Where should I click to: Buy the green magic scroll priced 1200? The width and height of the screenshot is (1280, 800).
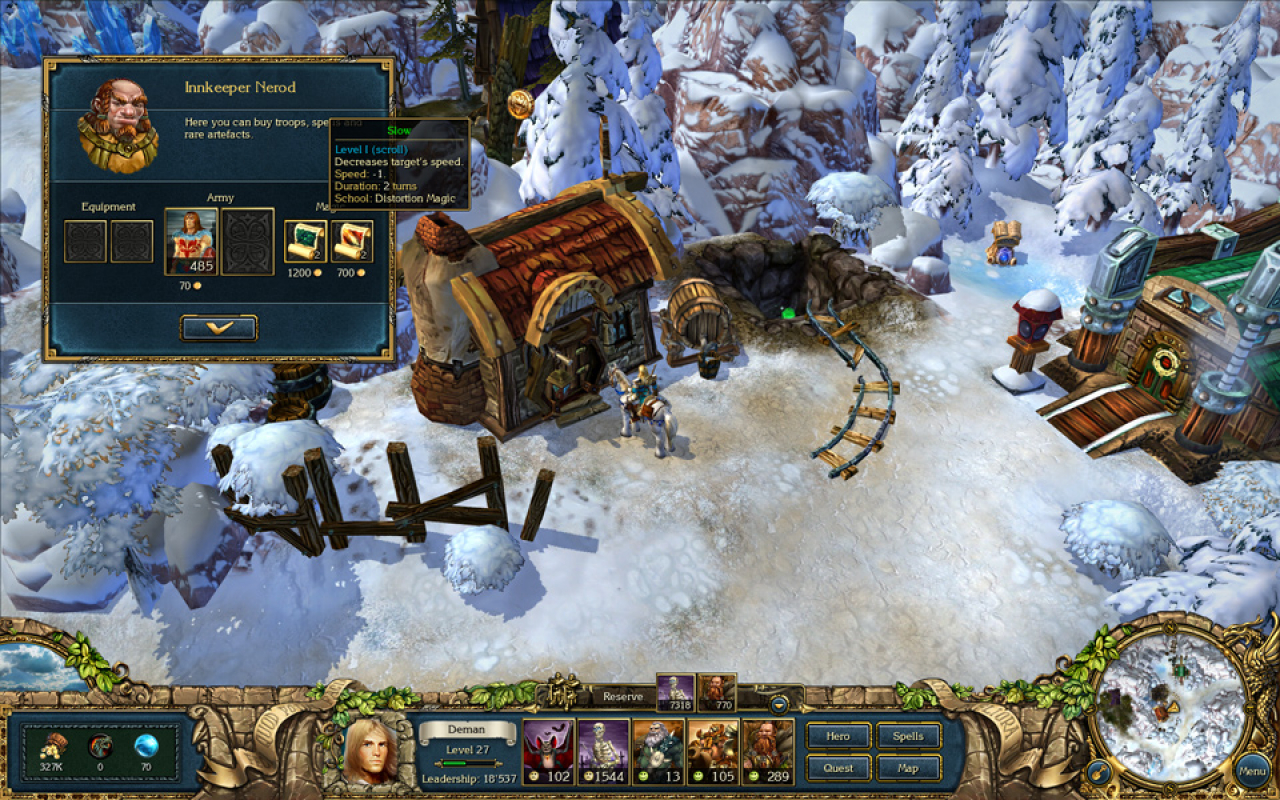pyautogui.click(x=305, y=240)
